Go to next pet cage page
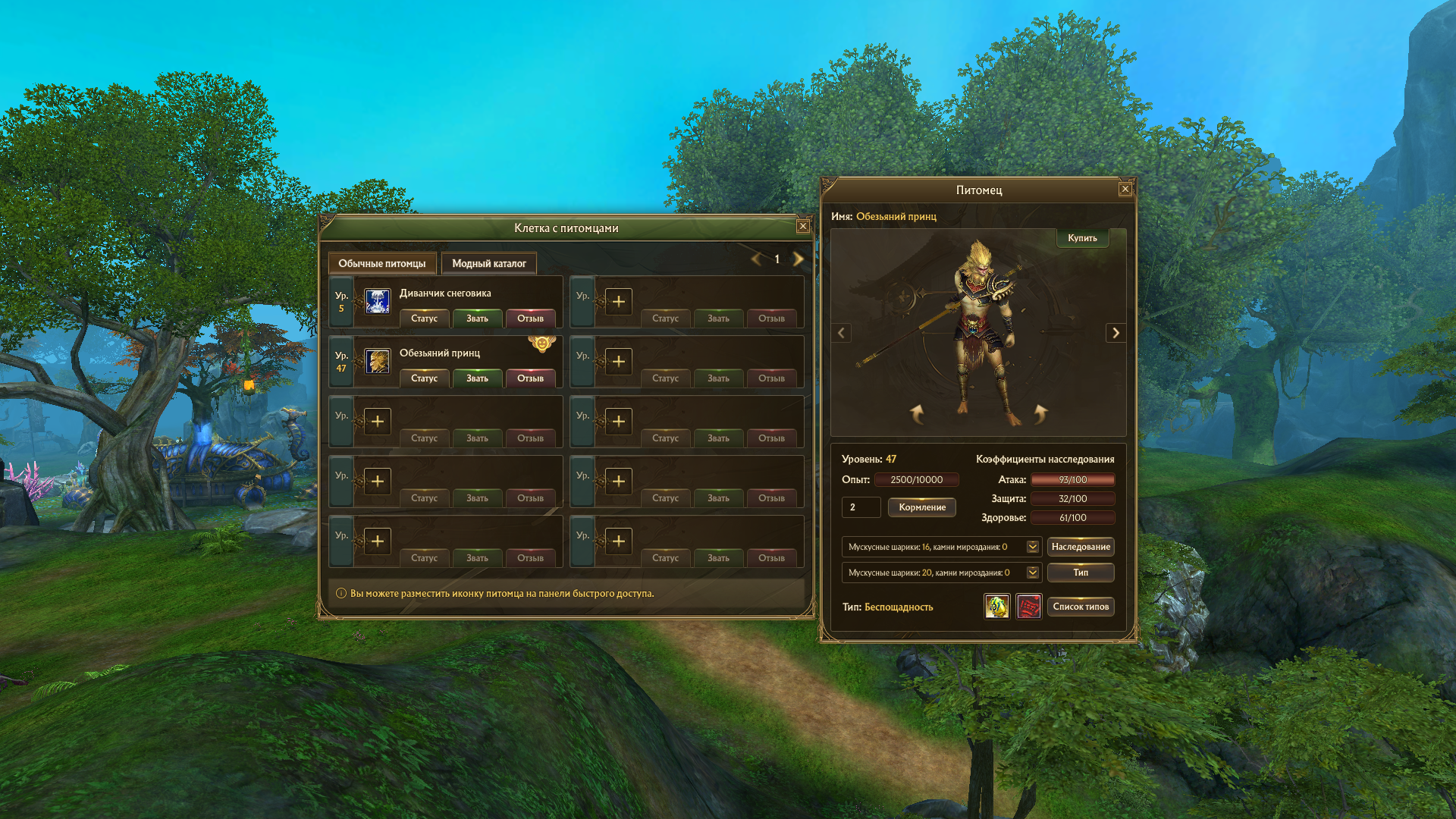Screen dimensions: 1456x819 798,259
